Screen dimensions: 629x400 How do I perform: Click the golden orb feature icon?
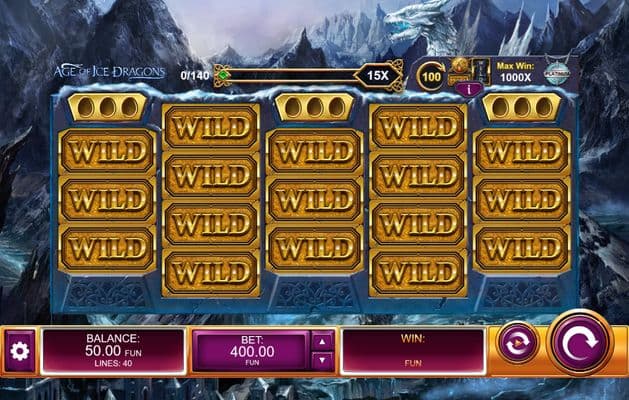pos(461,70)
